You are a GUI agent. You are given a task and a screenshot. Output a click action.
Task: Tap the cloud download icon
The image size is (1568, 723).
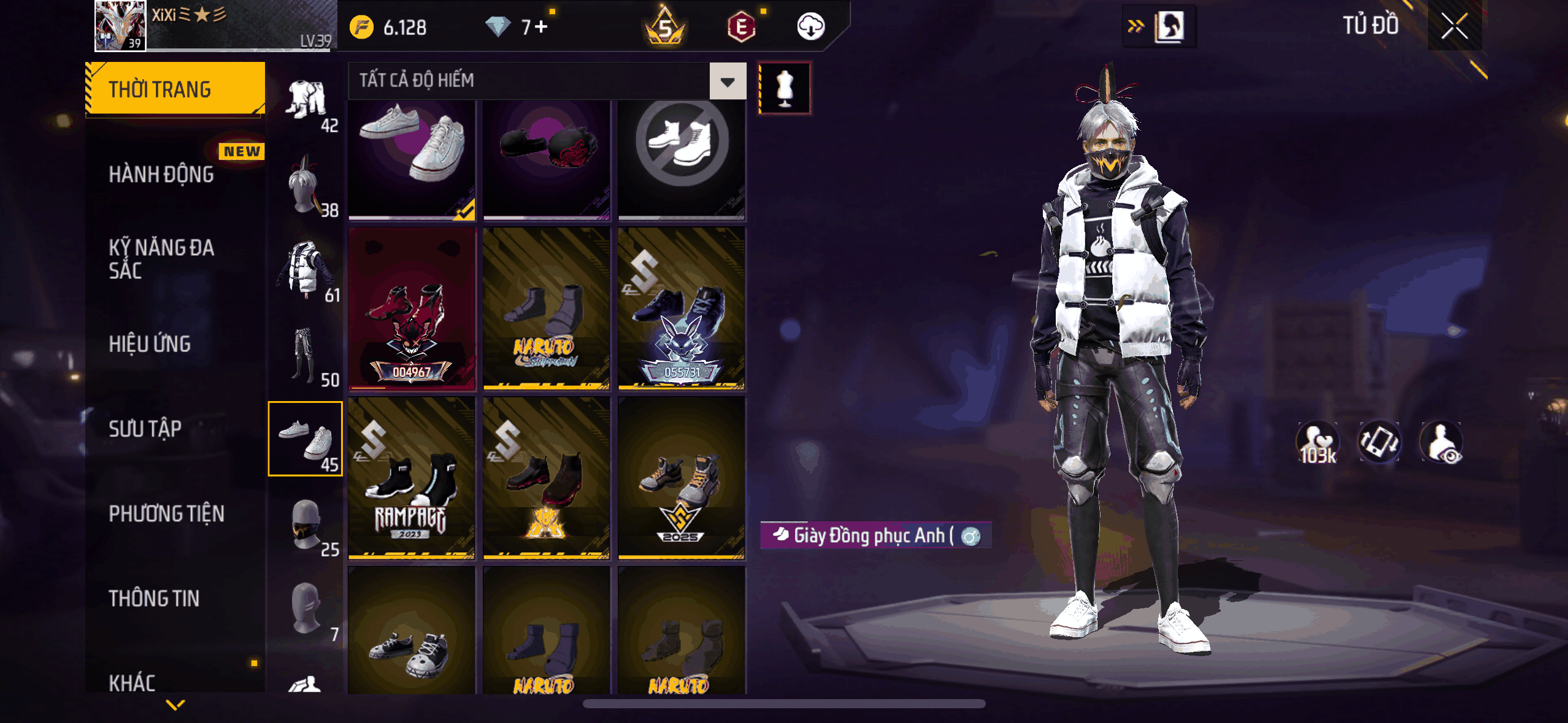810,27
